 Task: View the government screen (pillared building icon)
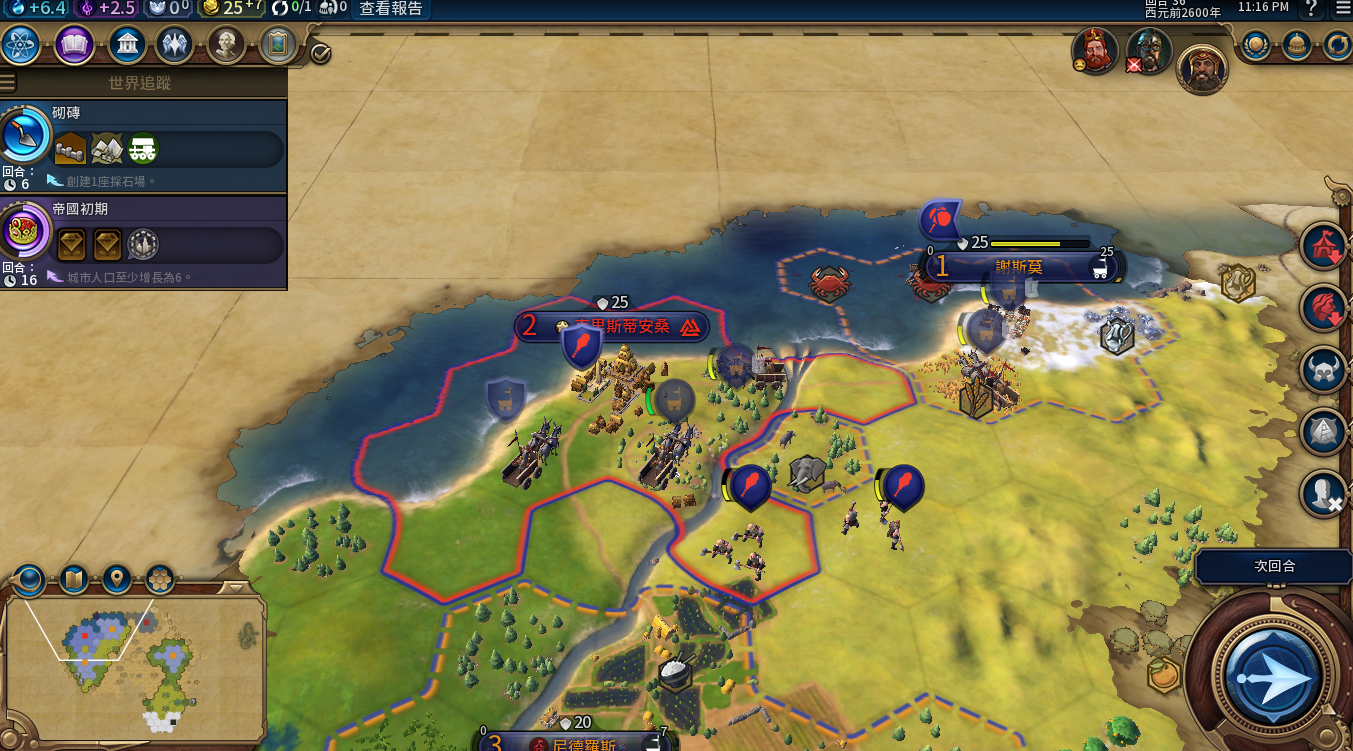coord(128,45)
